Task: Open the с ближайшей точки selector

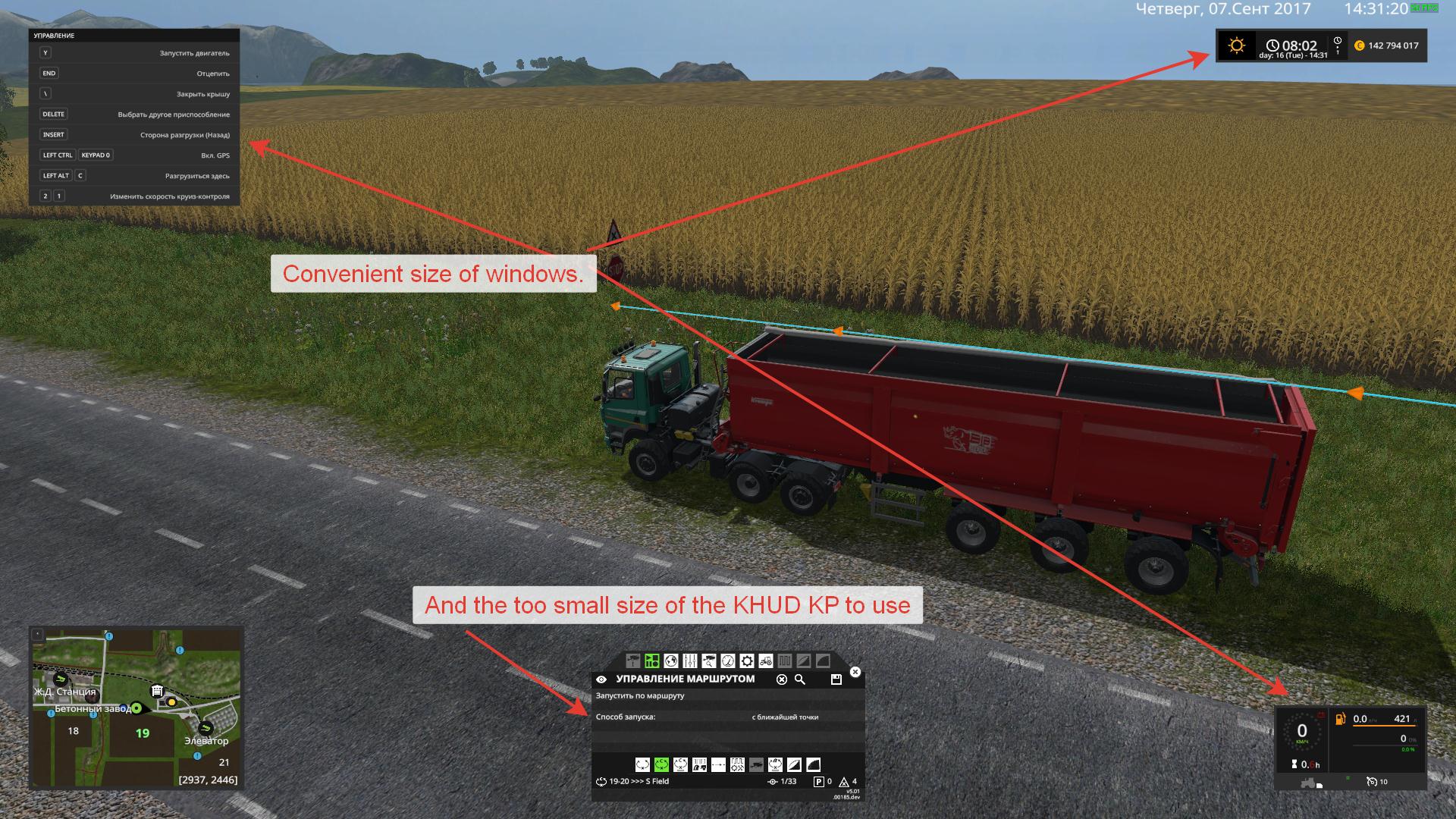Action: pyautogui.click(x=785, y=717)
